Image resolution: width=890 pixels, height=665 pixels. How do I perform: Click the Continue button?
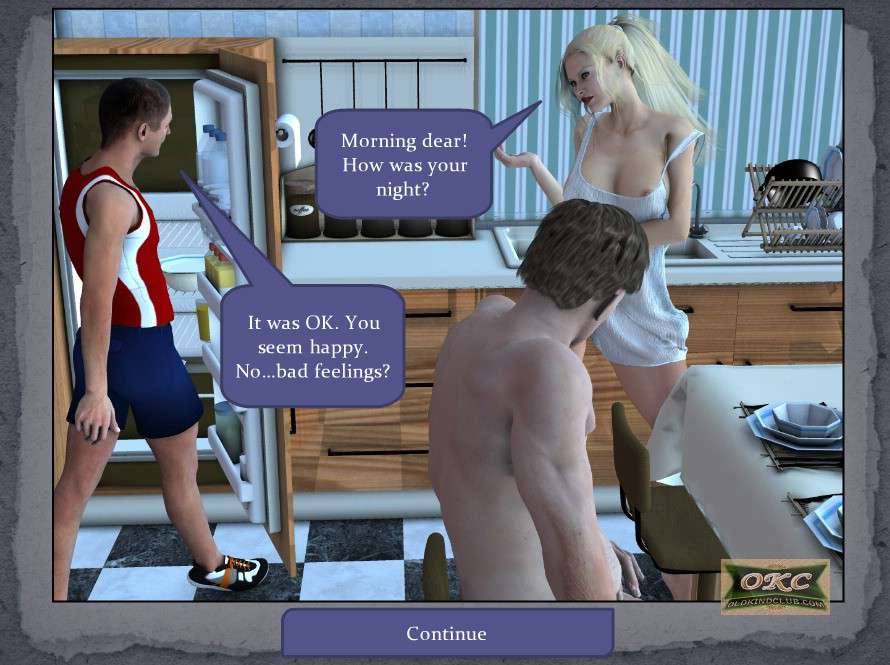pos(446,633)
